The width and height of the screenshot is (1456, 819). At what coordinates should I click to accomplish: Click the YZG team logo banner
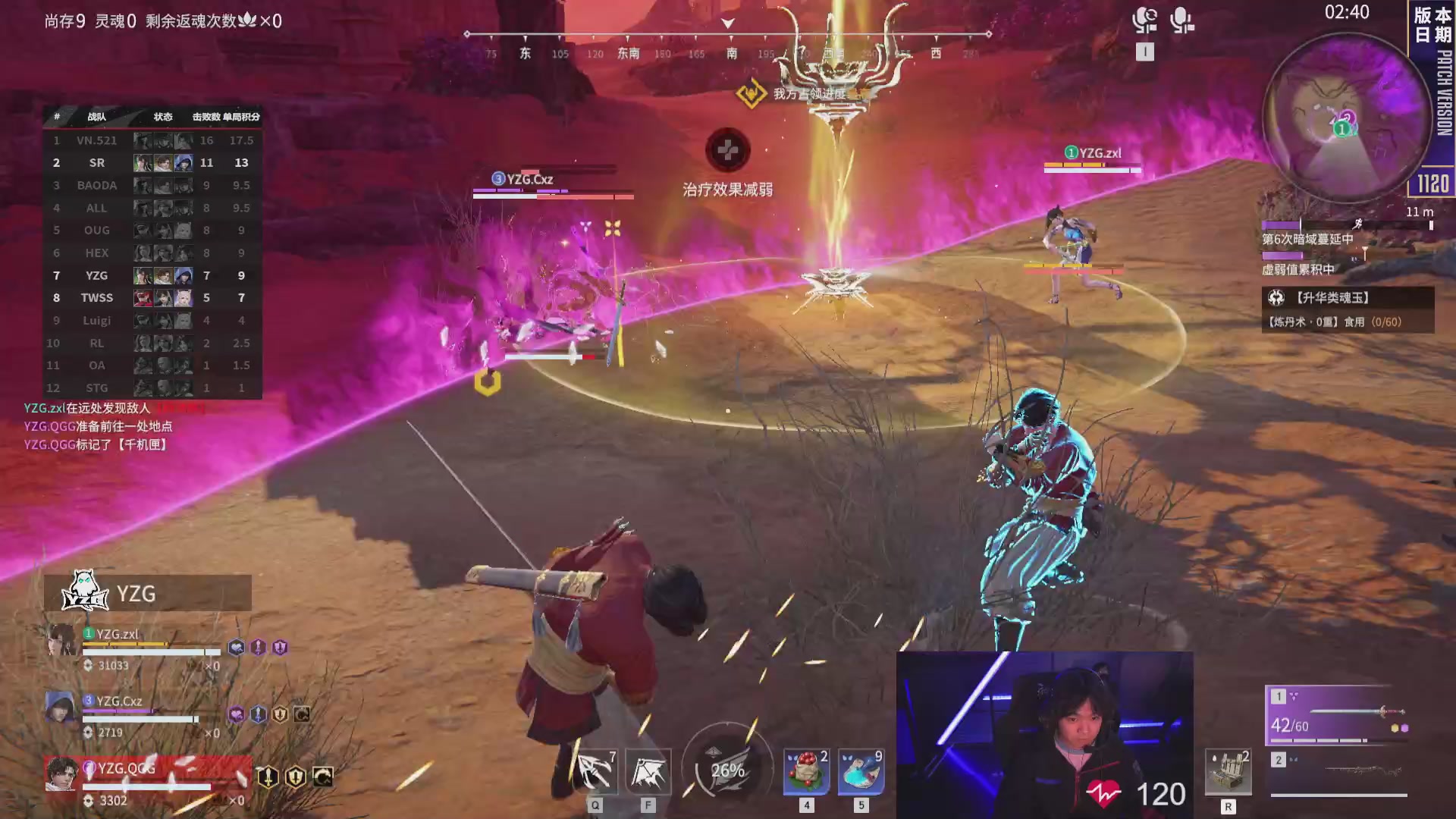(x=147, y=593)
